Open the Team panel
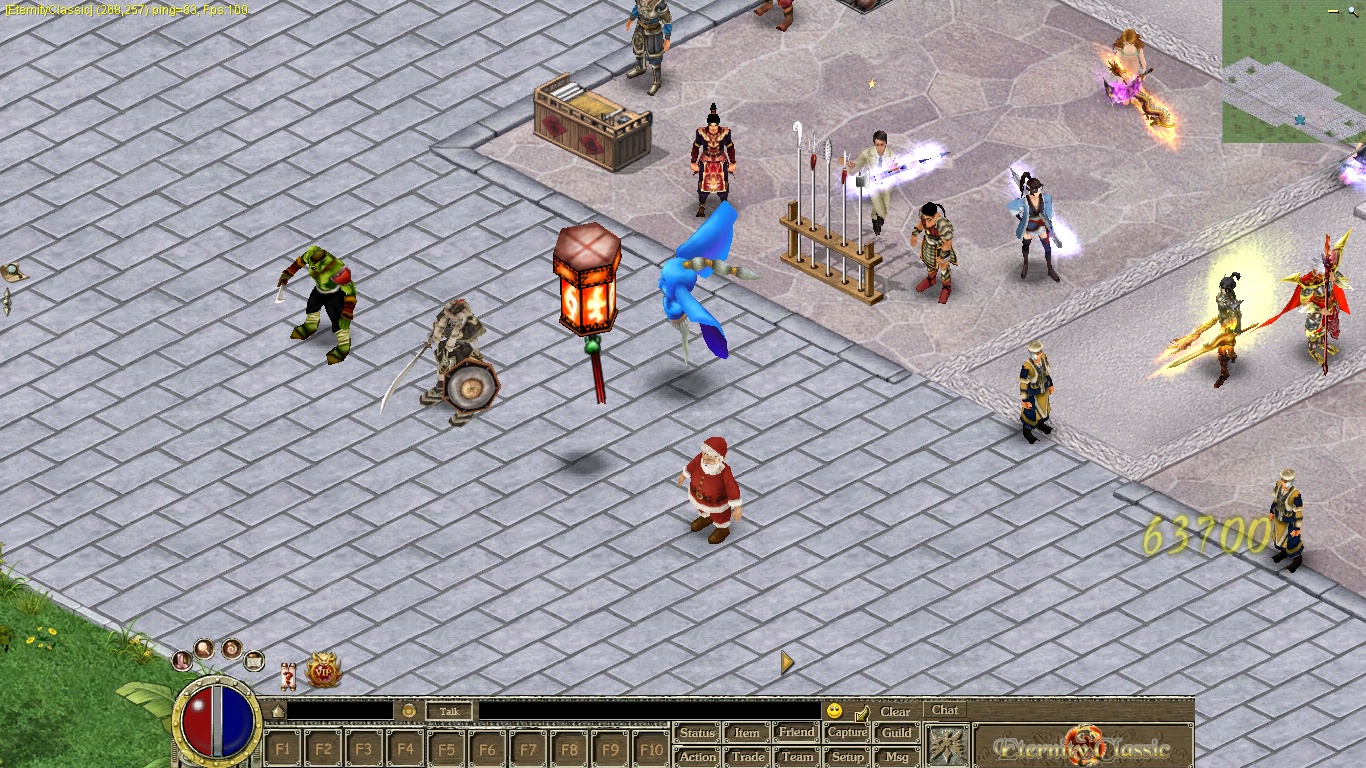 click(797, 757)
